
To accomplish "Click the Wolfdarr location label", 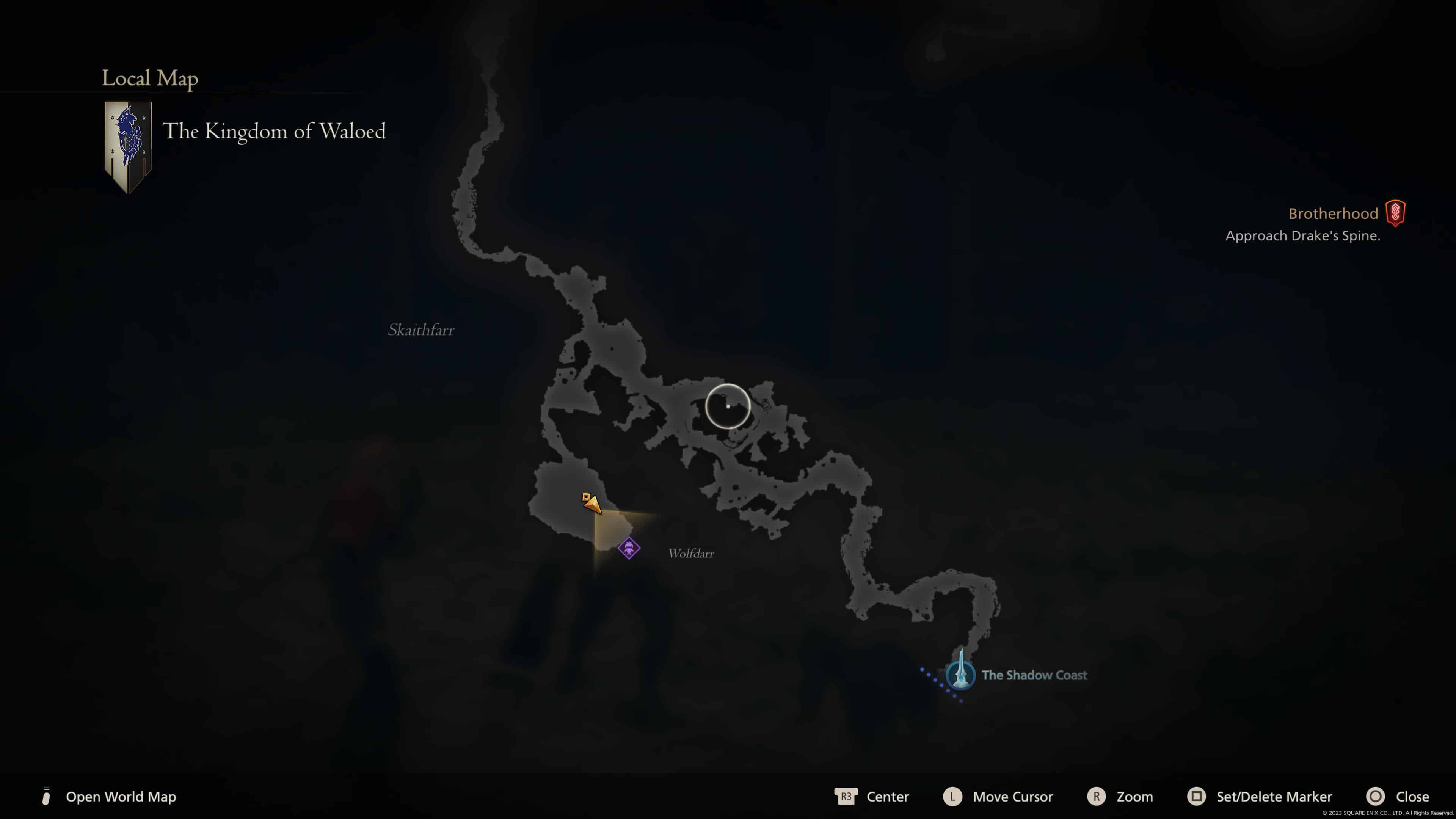I will 690,554.
